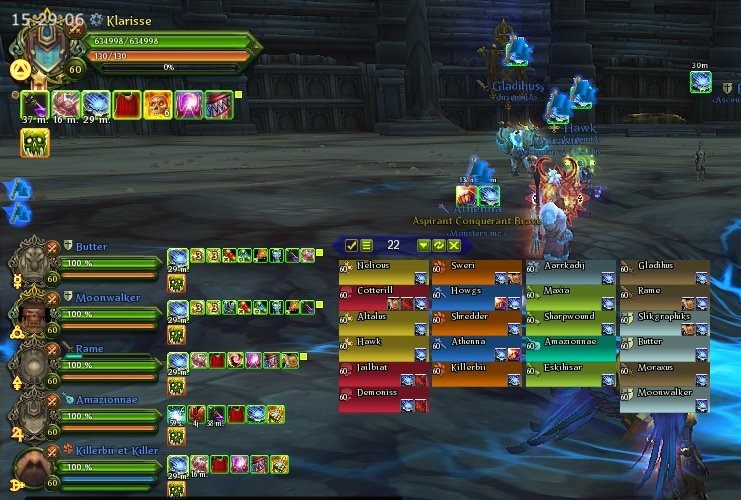
Task: Toggle the raid frame checkmark button
Action: click(x=352, y=245)
